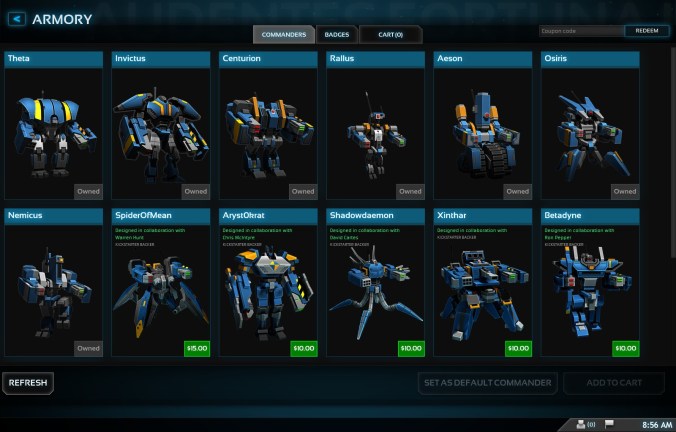Go back using the Armory arrow button
This screenshot has width=676, height=432.
tap(17, 19)
